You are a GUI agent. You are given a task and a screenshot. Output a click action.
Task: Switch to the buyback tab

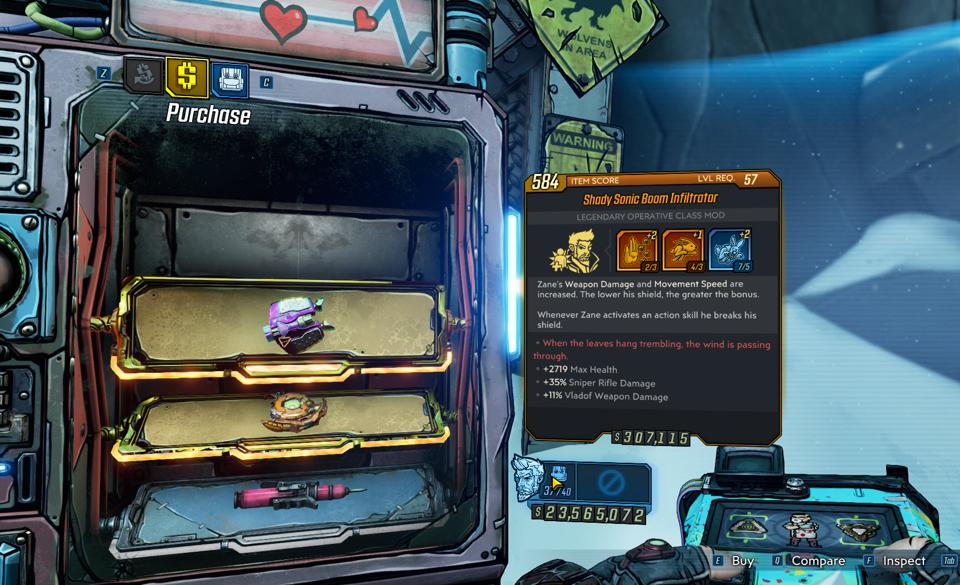click(x=145, y=76)
